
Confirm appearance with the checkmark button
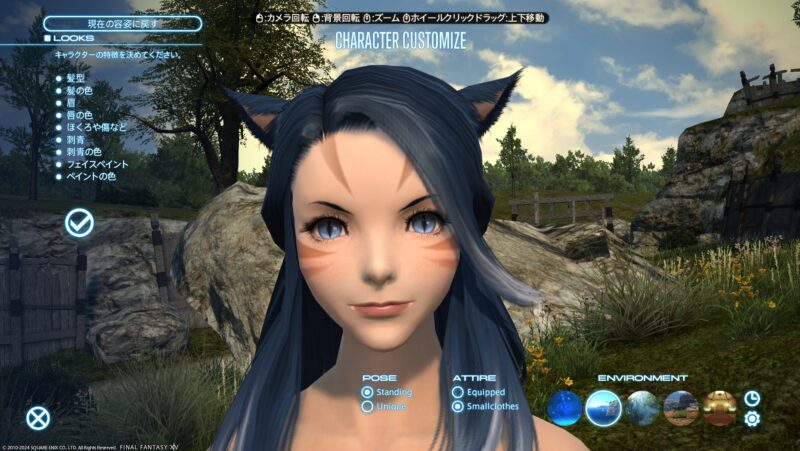[80, 223]
